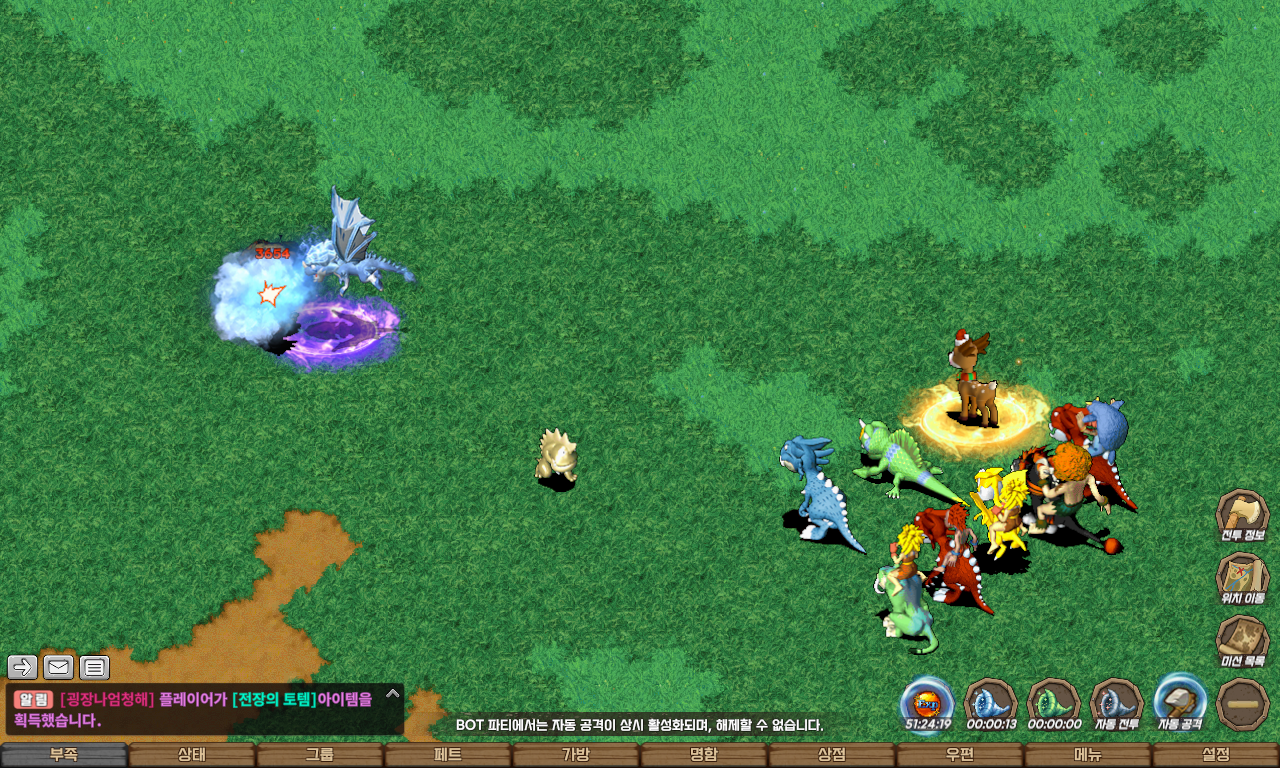Toggle 자동 전투 auto battle horn icon
1280x768 pixels.
click(1117, 702)
